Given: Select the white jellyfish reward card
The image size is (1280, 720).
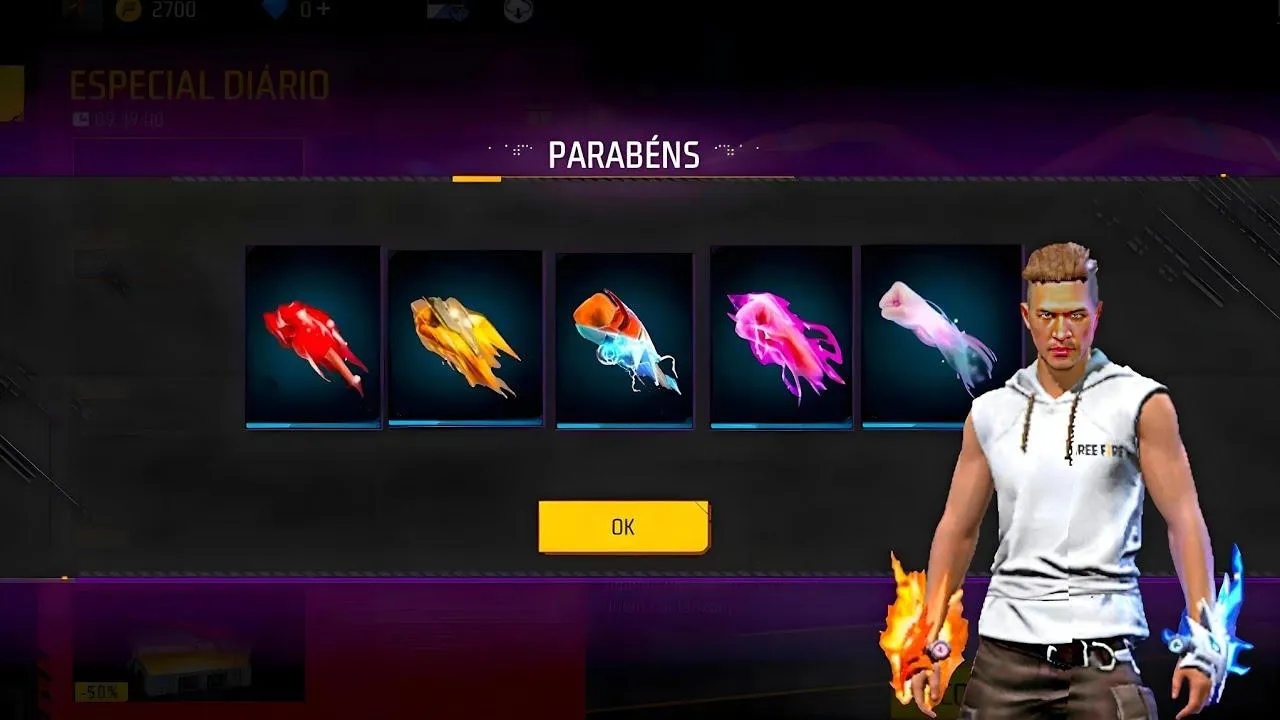Looking at the screenshot, I should tap(933, 338).
